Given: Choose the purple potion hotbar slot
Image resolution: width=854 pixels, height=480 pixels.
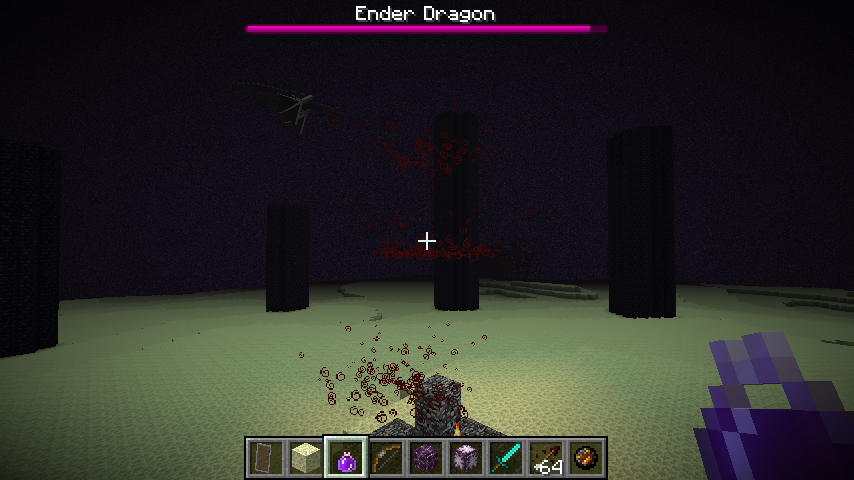Looking at the screenshot, I should [346, 458].
